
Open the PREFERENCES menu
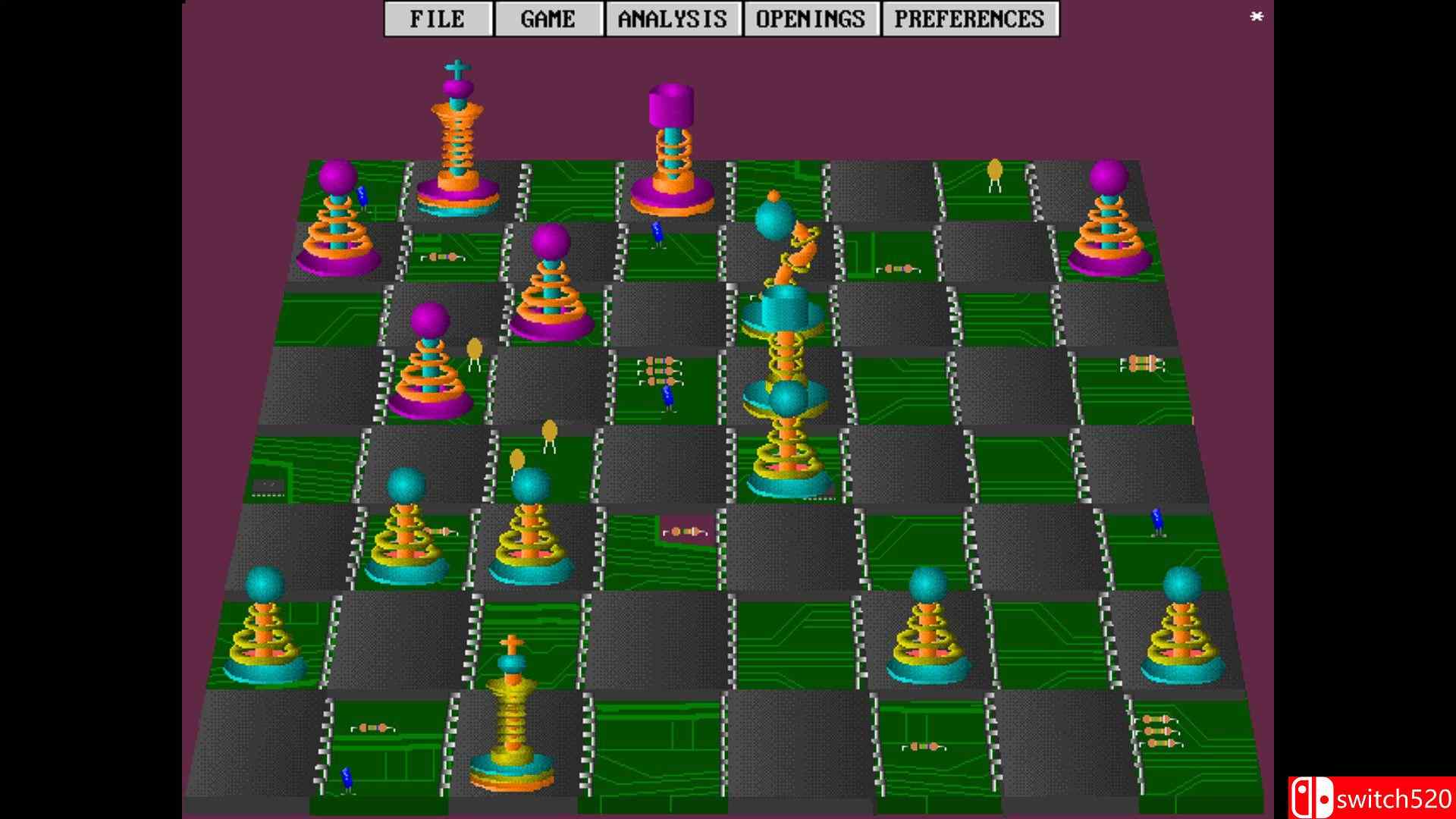click(968, 17)
